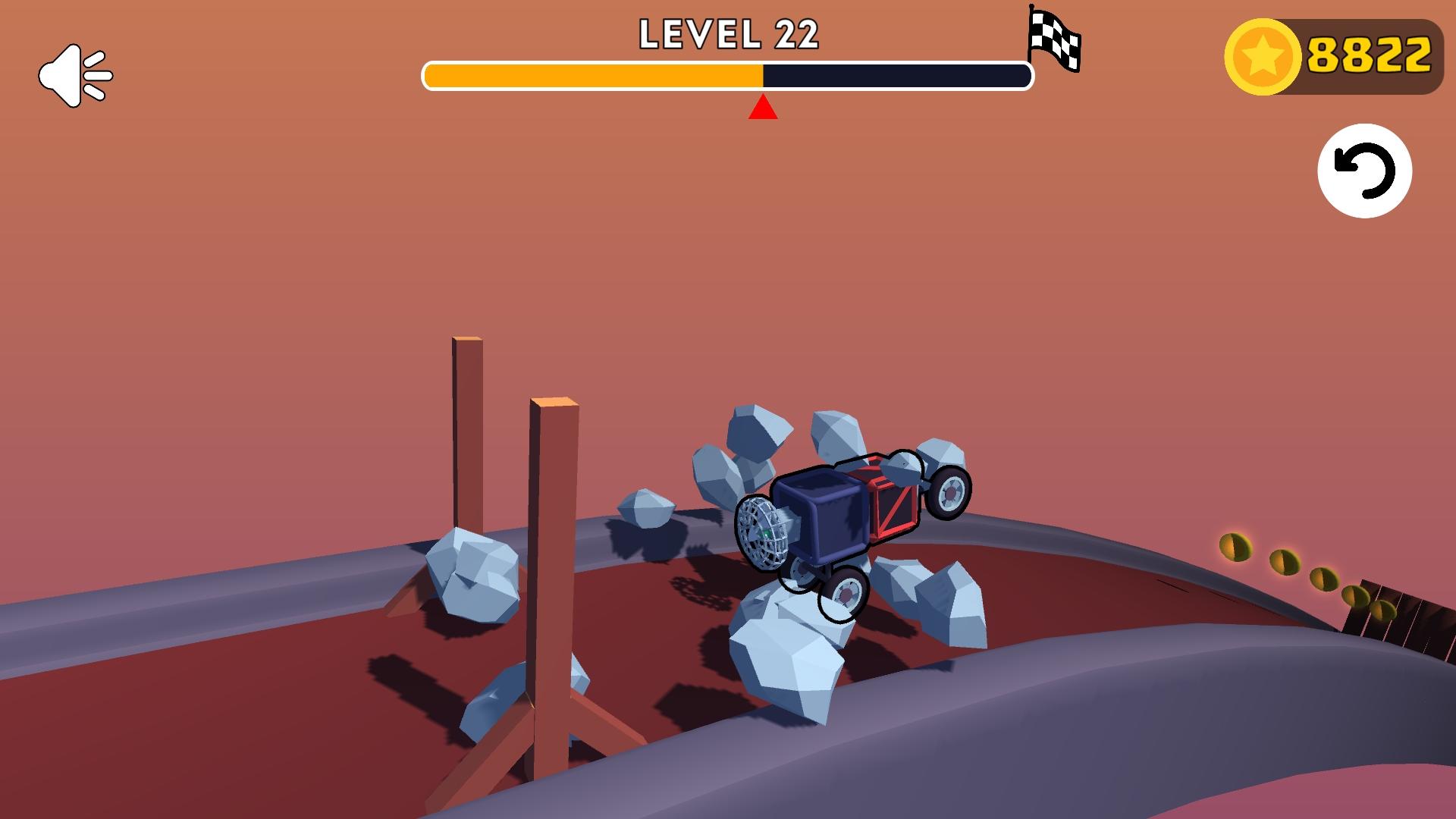The height and width of the screenshot is (819, 1456).
Task: Select the LEVEL 22 title
Action: point(729,33)
